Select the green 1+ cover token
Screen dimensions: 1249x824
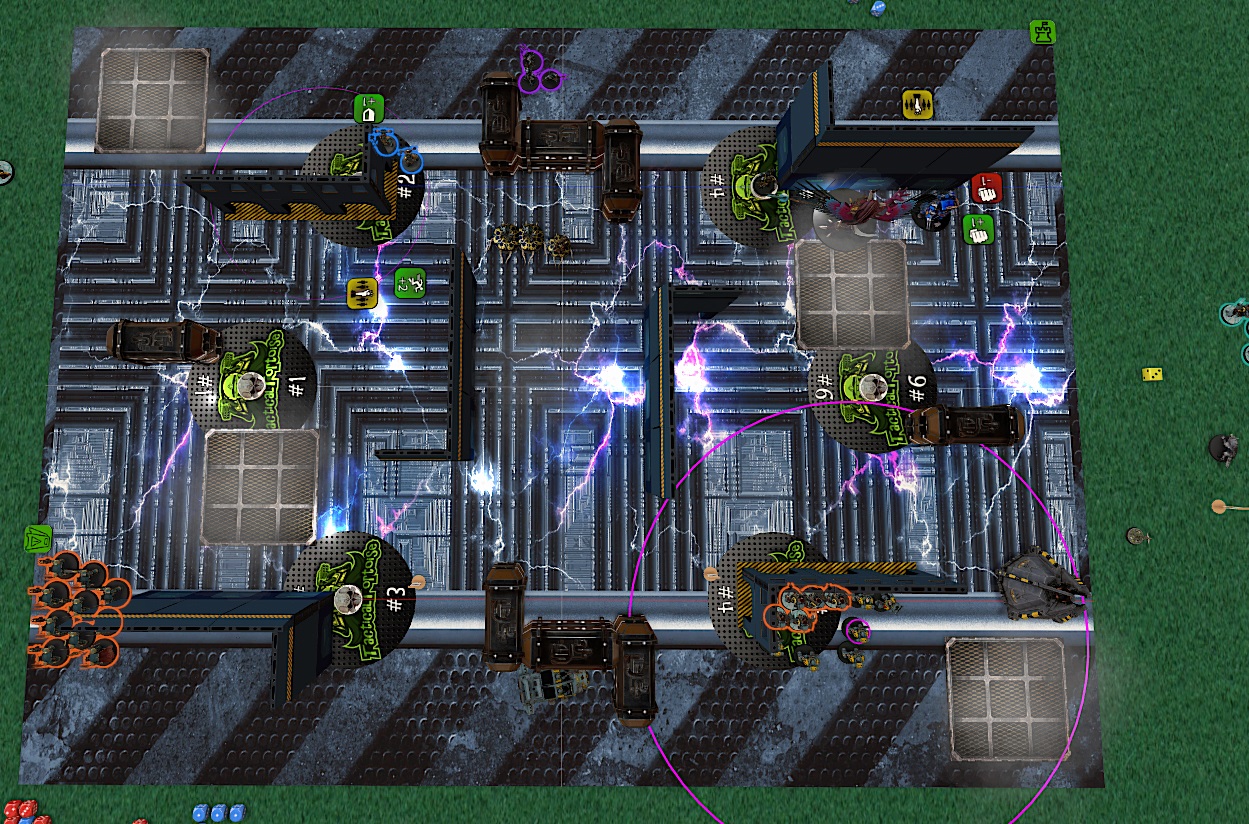pos(368,108)
